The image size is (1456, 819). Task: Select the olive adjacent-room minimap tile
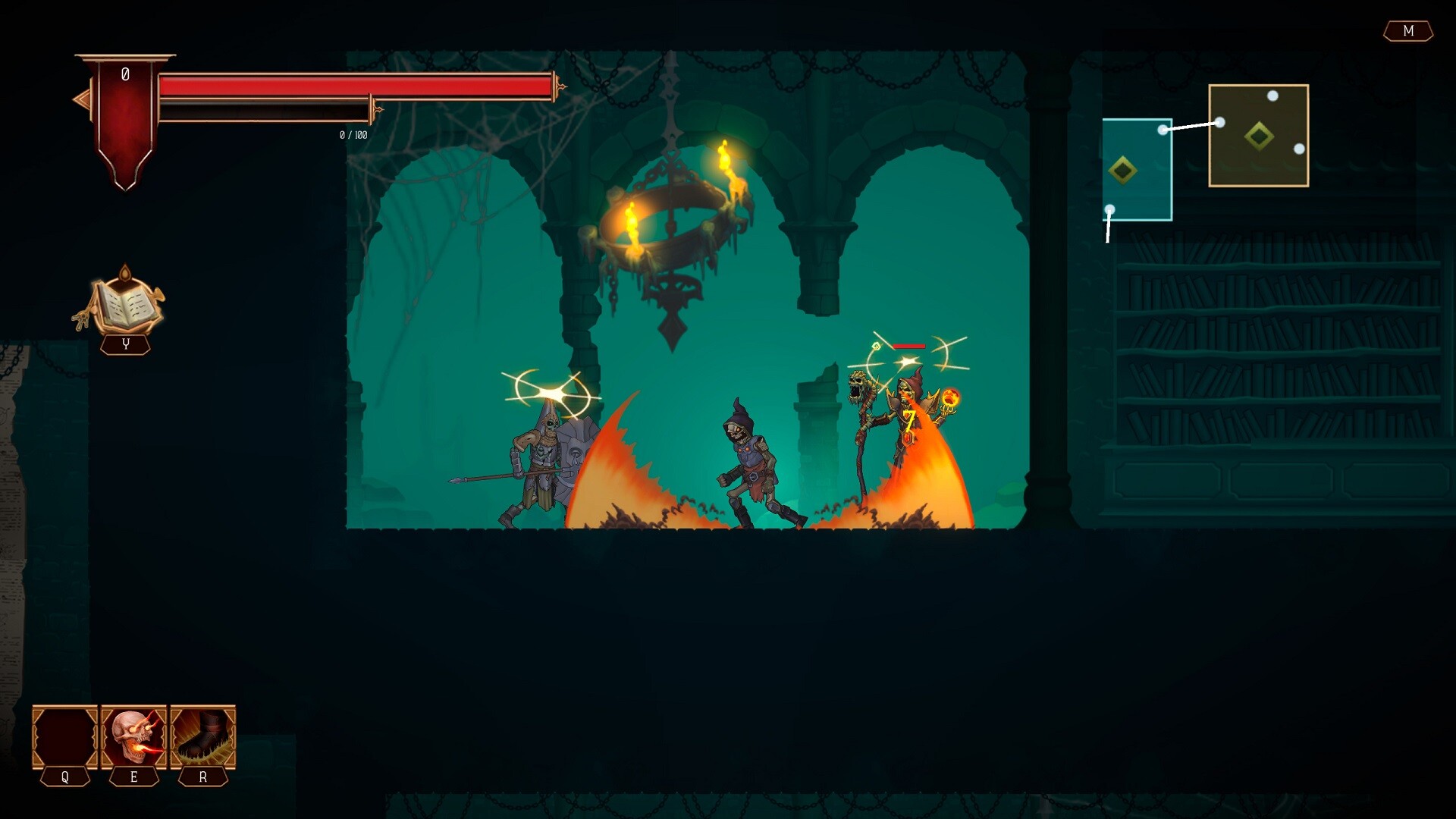1258,136
